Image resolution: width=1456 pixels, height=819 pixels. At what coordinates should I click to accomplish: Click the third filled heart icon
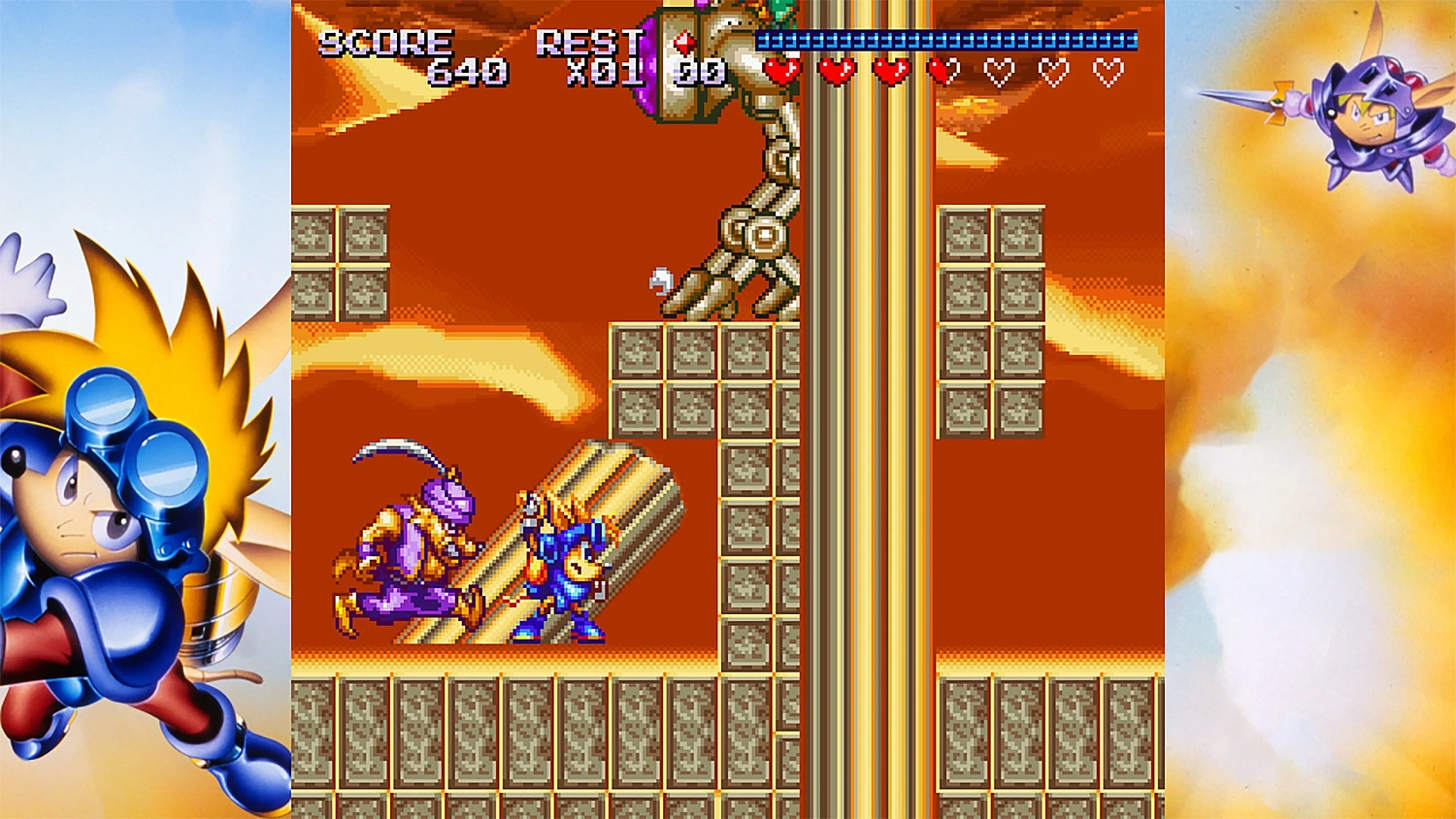[890, 70]
